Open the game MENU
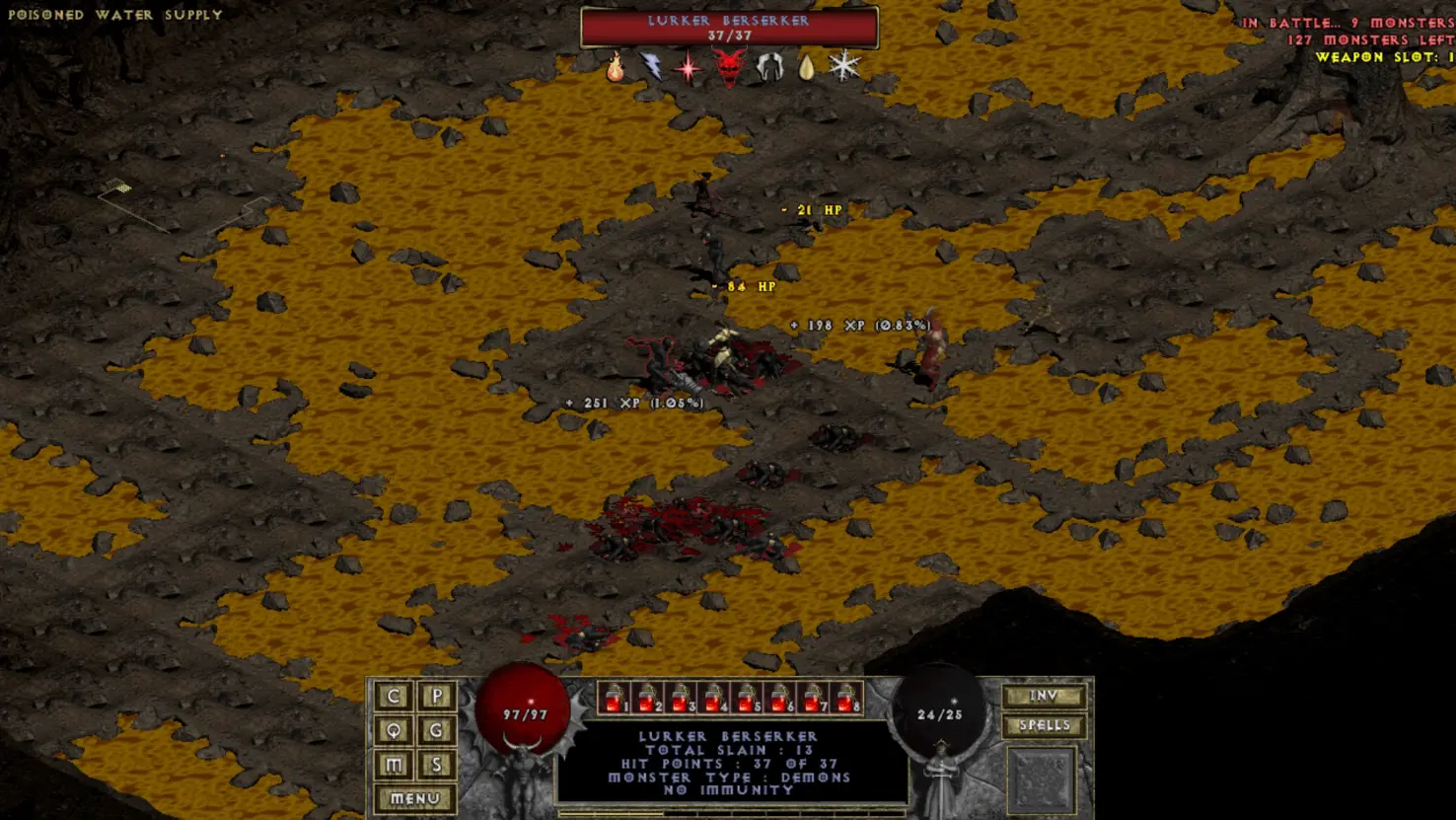 coord(414,798)
